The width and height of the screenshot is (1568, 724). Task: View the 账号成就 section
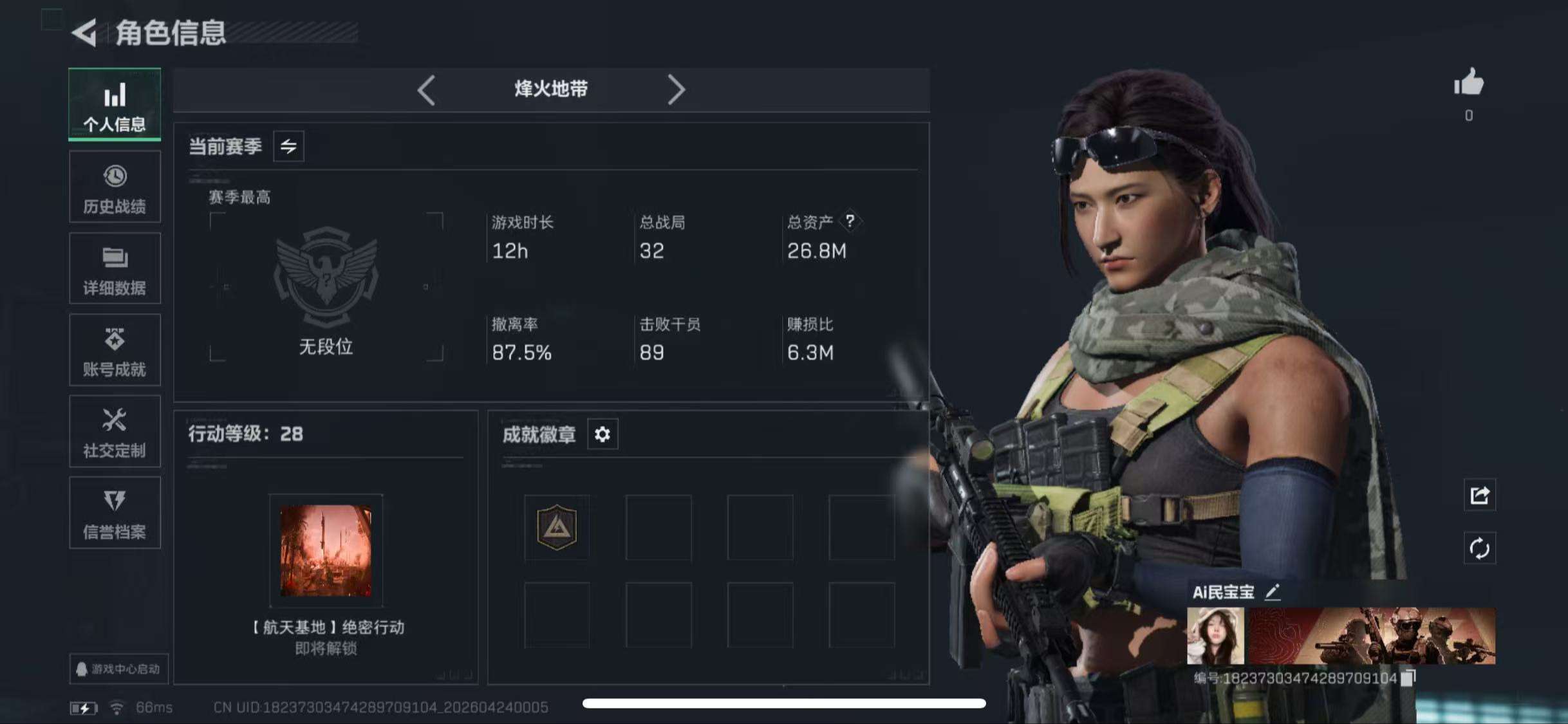click(x=115, y=351)
